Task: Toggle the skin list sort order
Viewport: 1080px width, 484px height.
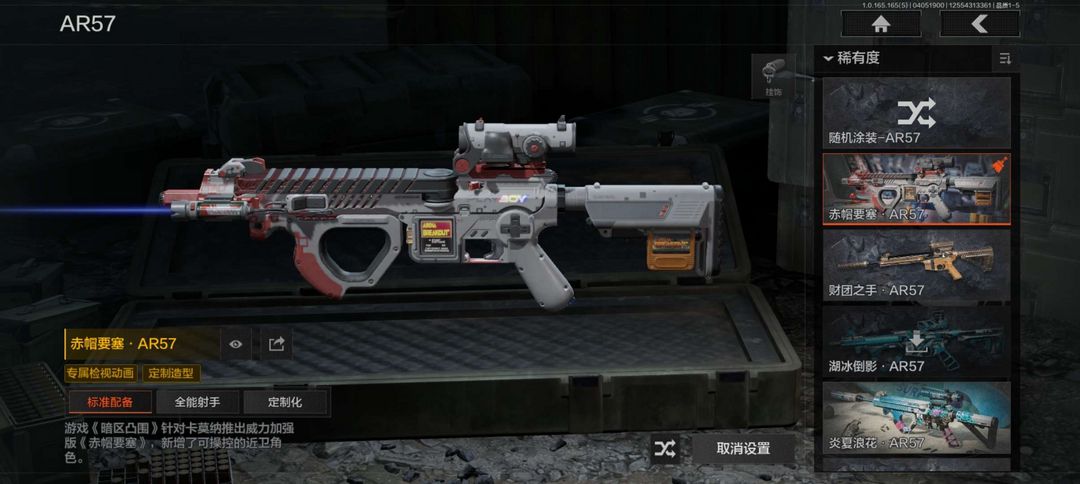Action: [x=1004, y=59]
